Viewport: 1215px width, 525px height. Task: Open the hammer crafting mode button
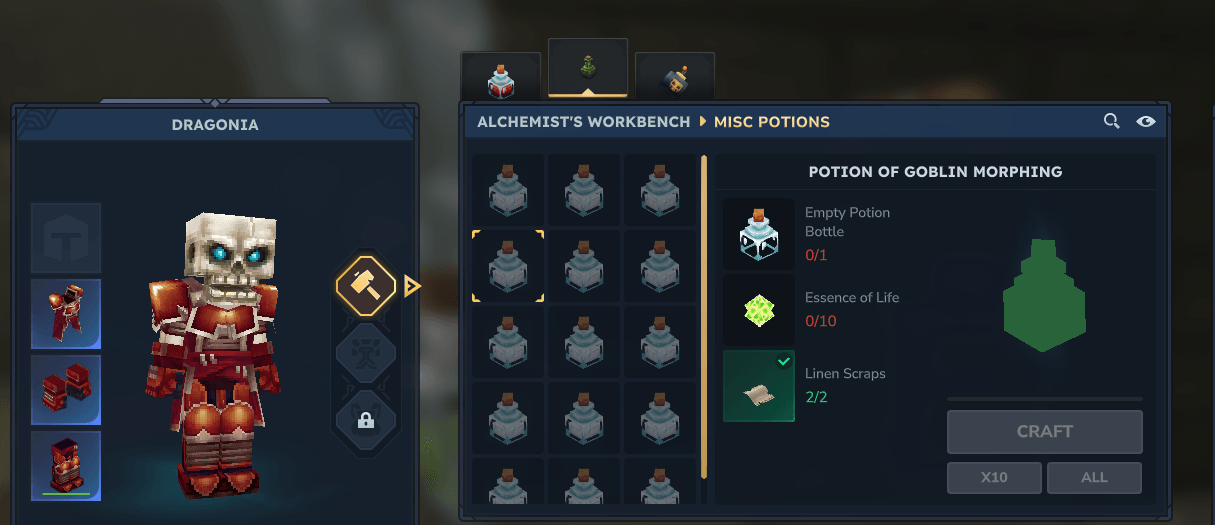(x=366, y=287)
